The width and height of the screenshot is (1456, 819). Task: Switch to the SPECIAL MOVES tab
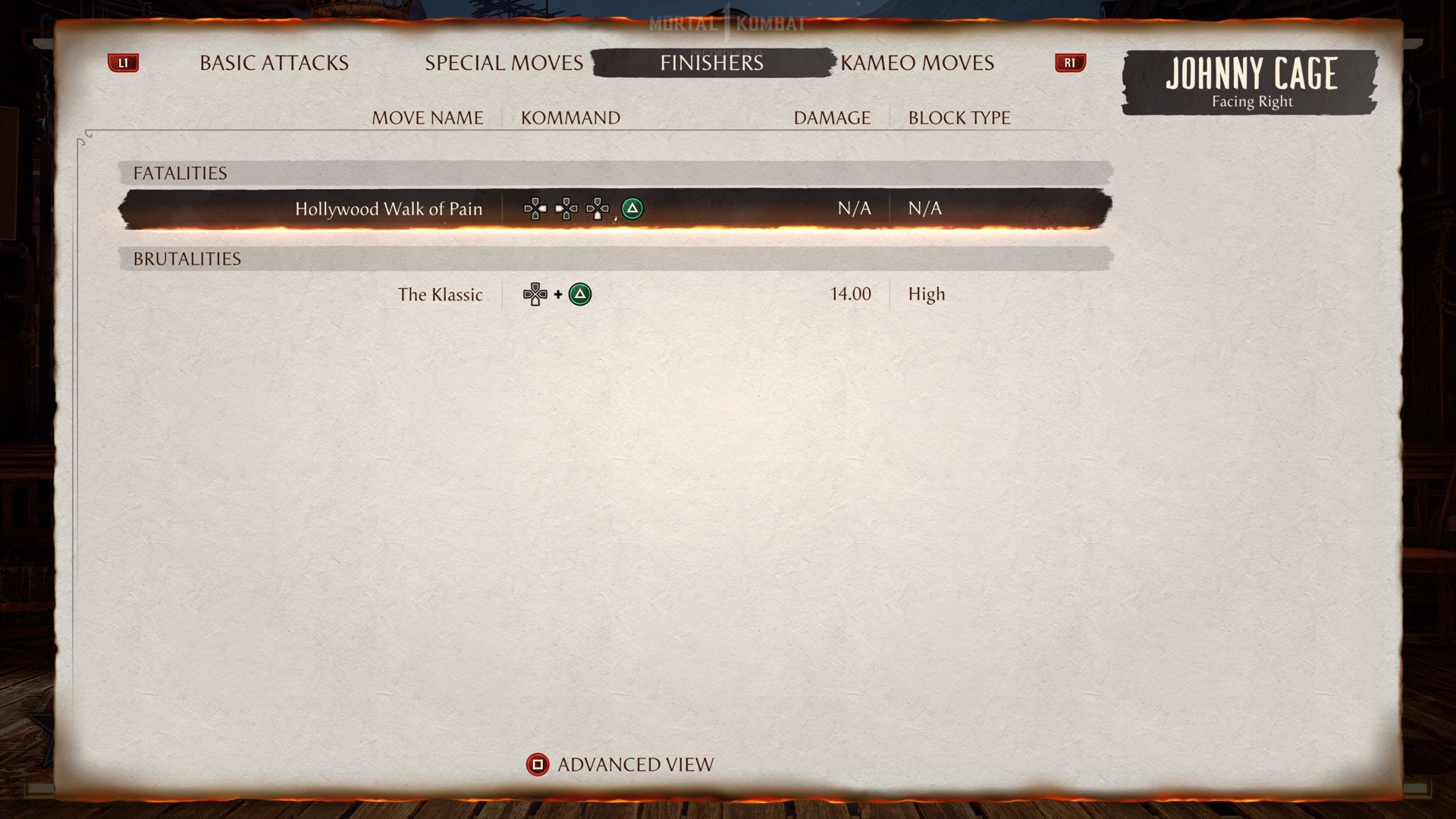[504, 63]
